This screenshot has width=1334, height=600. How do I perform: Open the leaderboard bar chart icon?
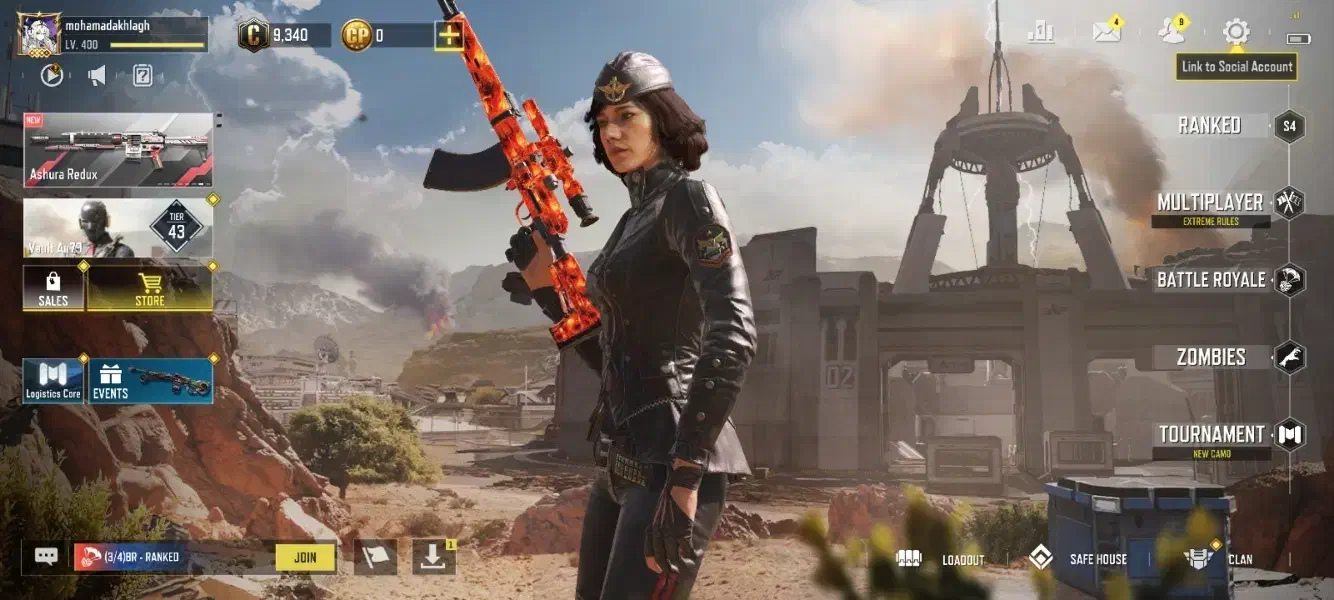pos(1040,32)
